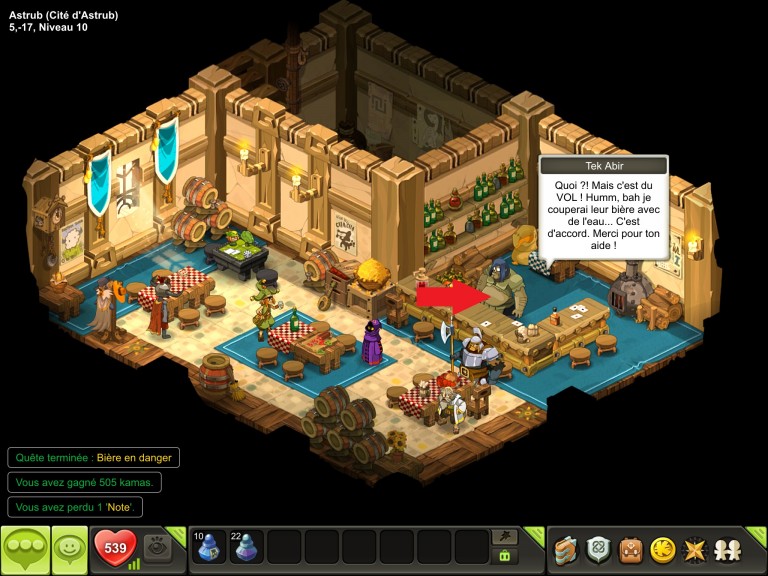
Task: Click the 'Bière en danger' quest completed message
Action: point(94,458)
